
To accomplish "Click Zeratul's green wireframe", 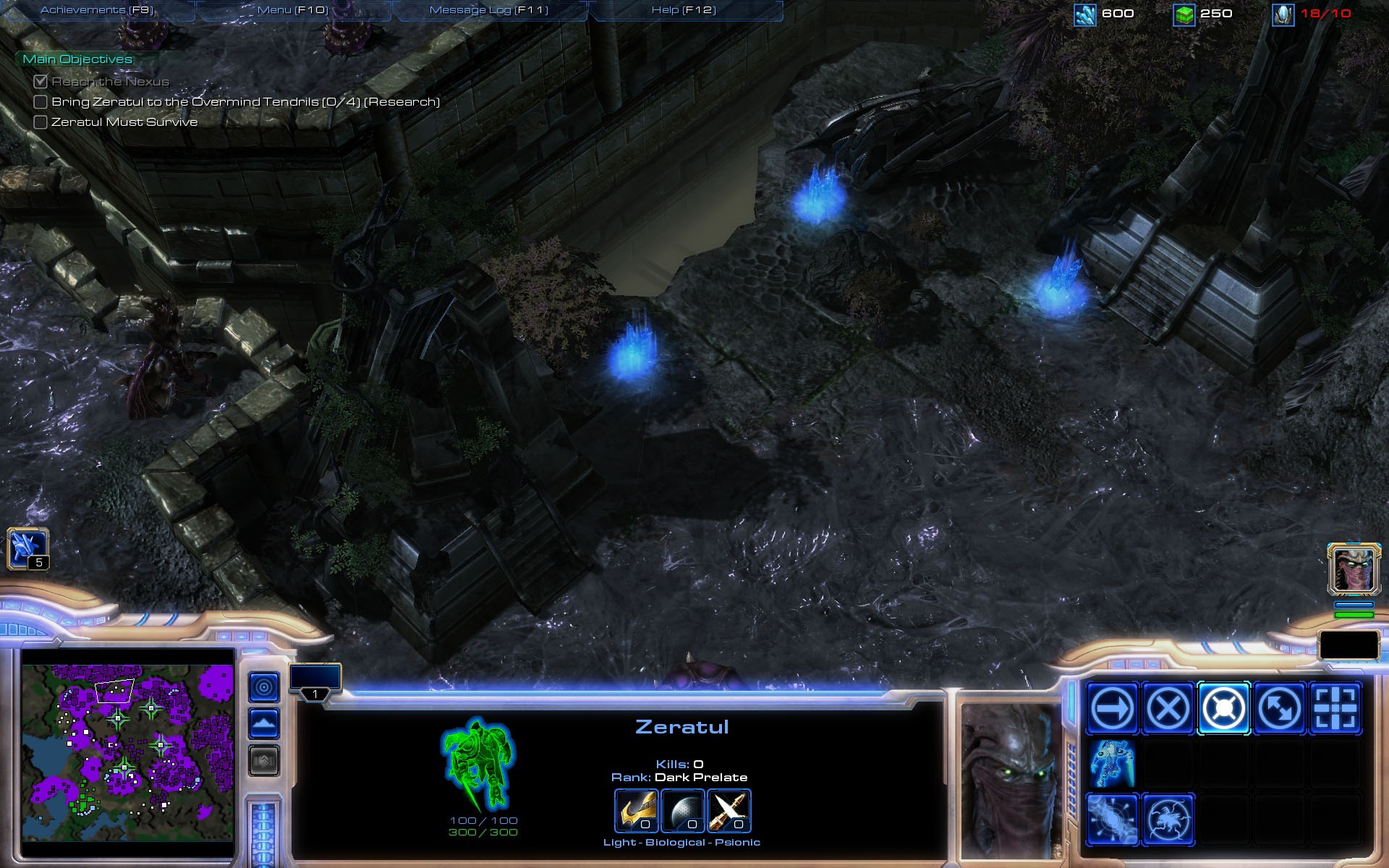I will pos(478,764).
